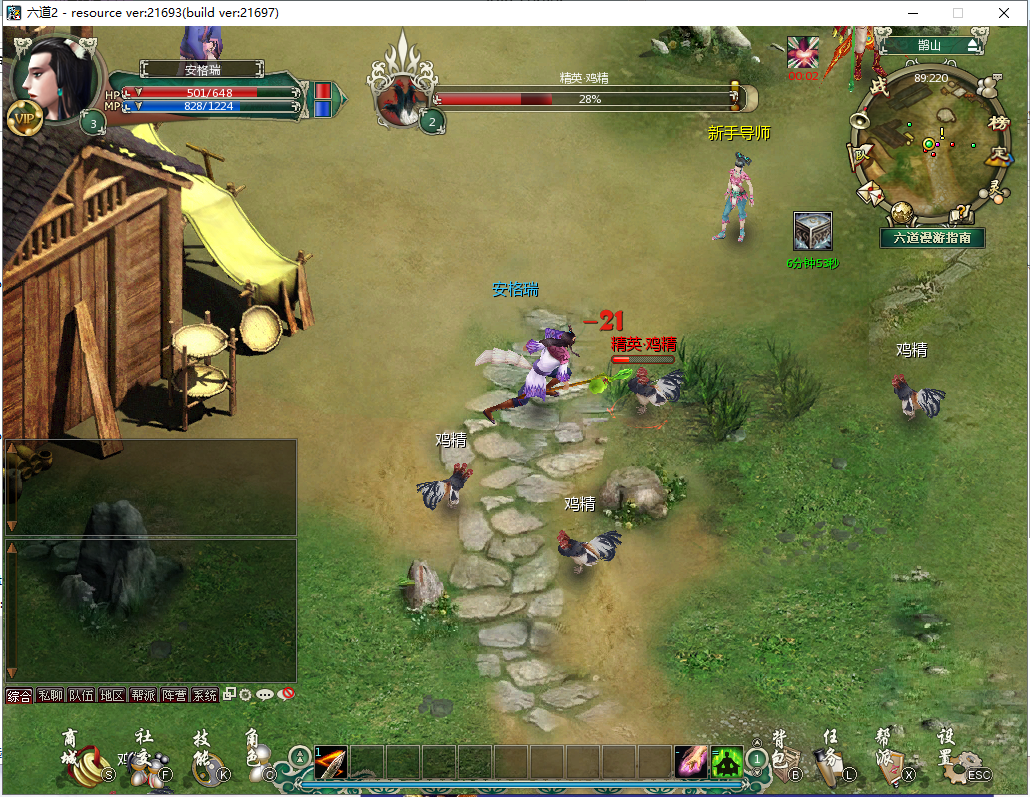1030x797 pixels.
Task: Open the silver treasure chest timer reward
Action: 812,232
